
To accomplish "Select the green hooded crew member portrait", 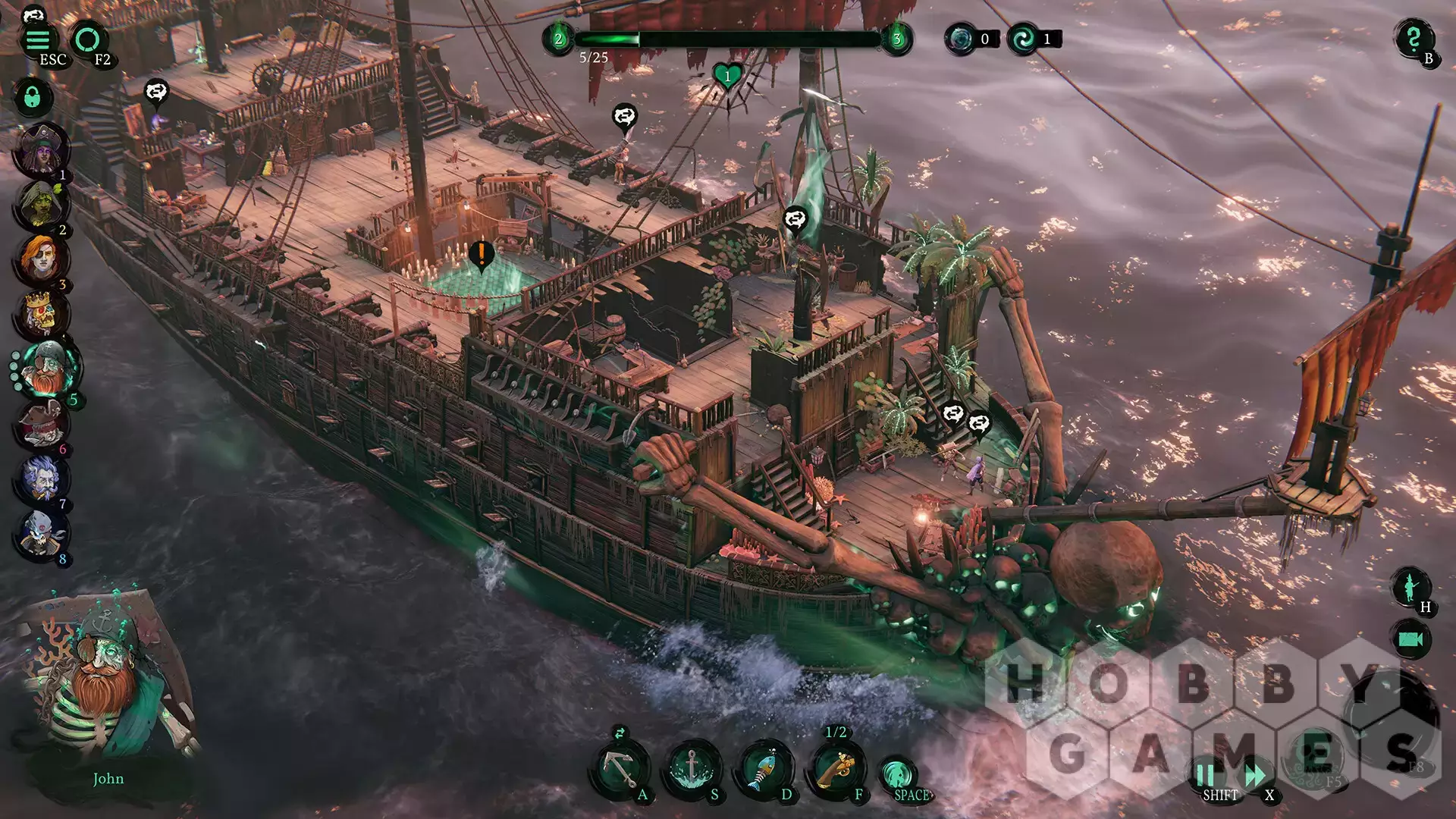I will tap(41, 203).
